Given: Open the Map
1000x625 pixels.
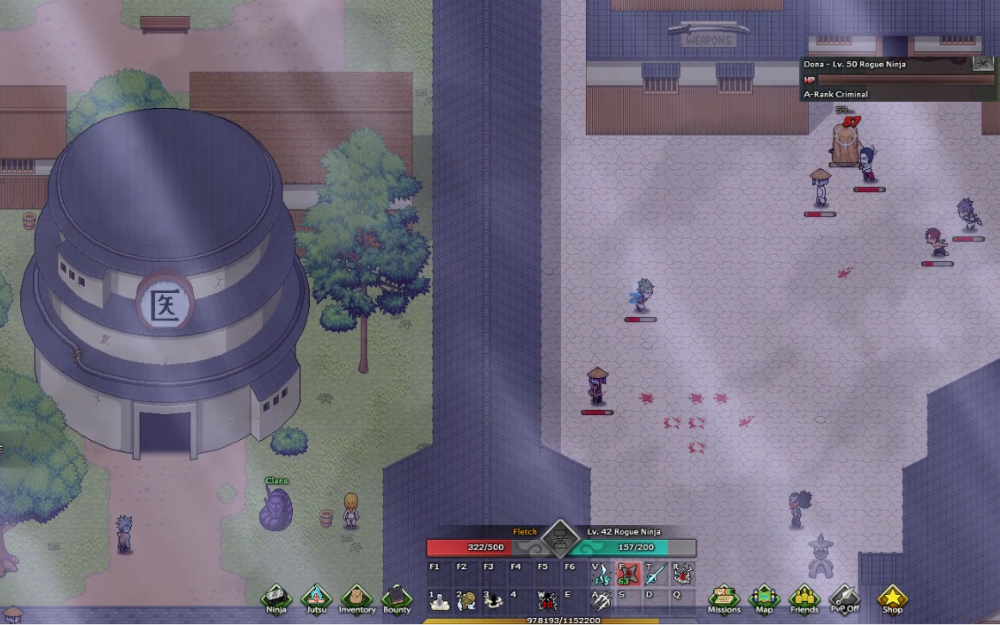Looking at the screenshot, I should (764, 598).
